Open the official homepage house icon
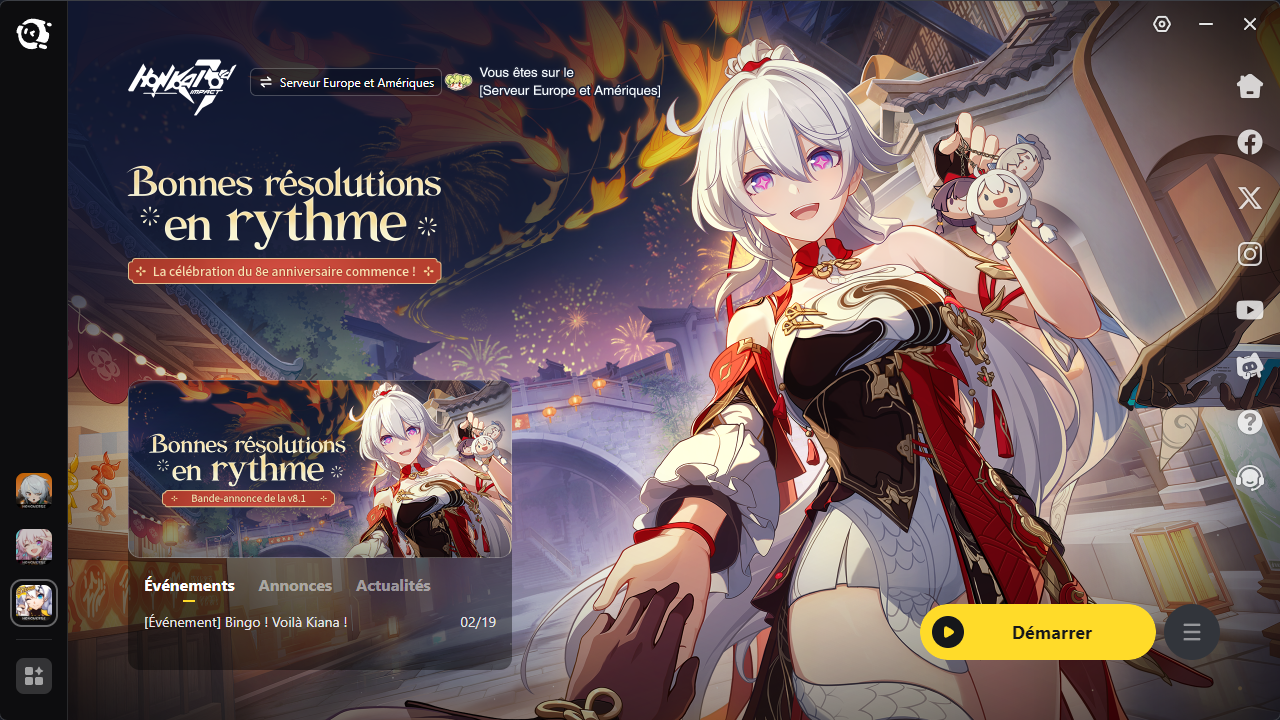This screenshot has width=1280, height=720. click(1250, 87)
